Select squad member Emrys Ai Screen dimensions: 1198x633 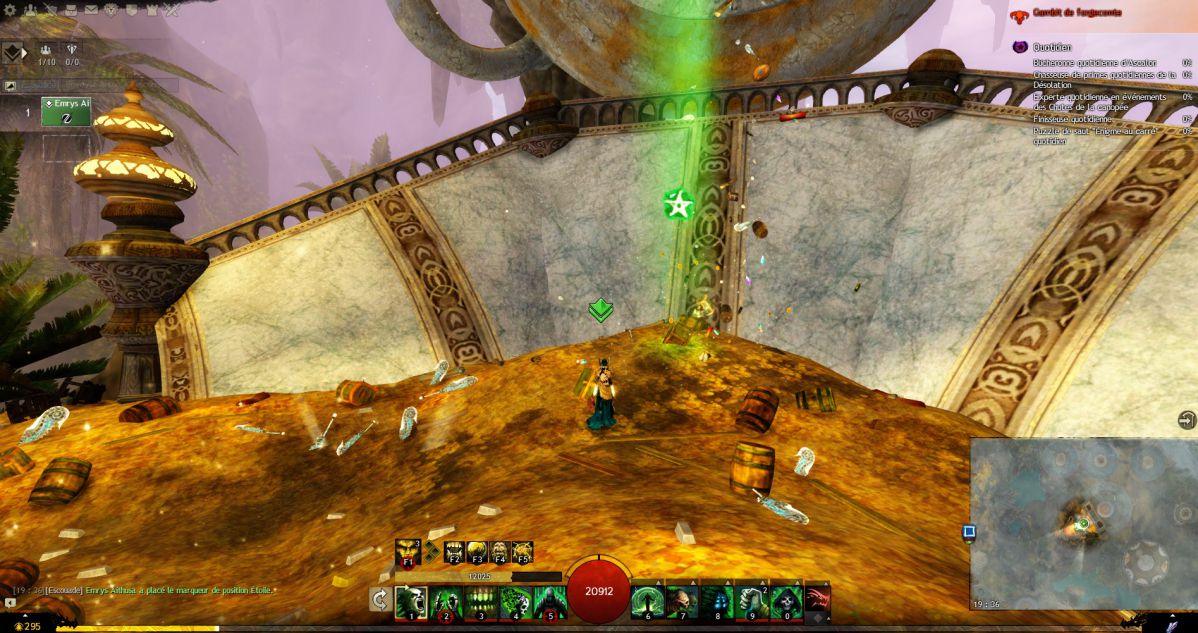(x=66, y=111)
